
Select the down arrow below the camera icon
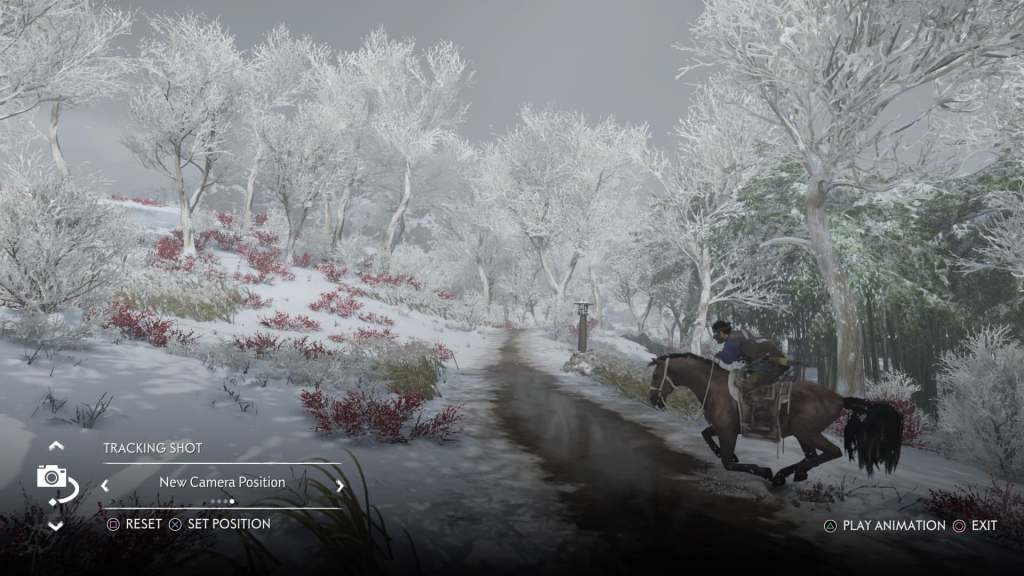pos(56,525)
